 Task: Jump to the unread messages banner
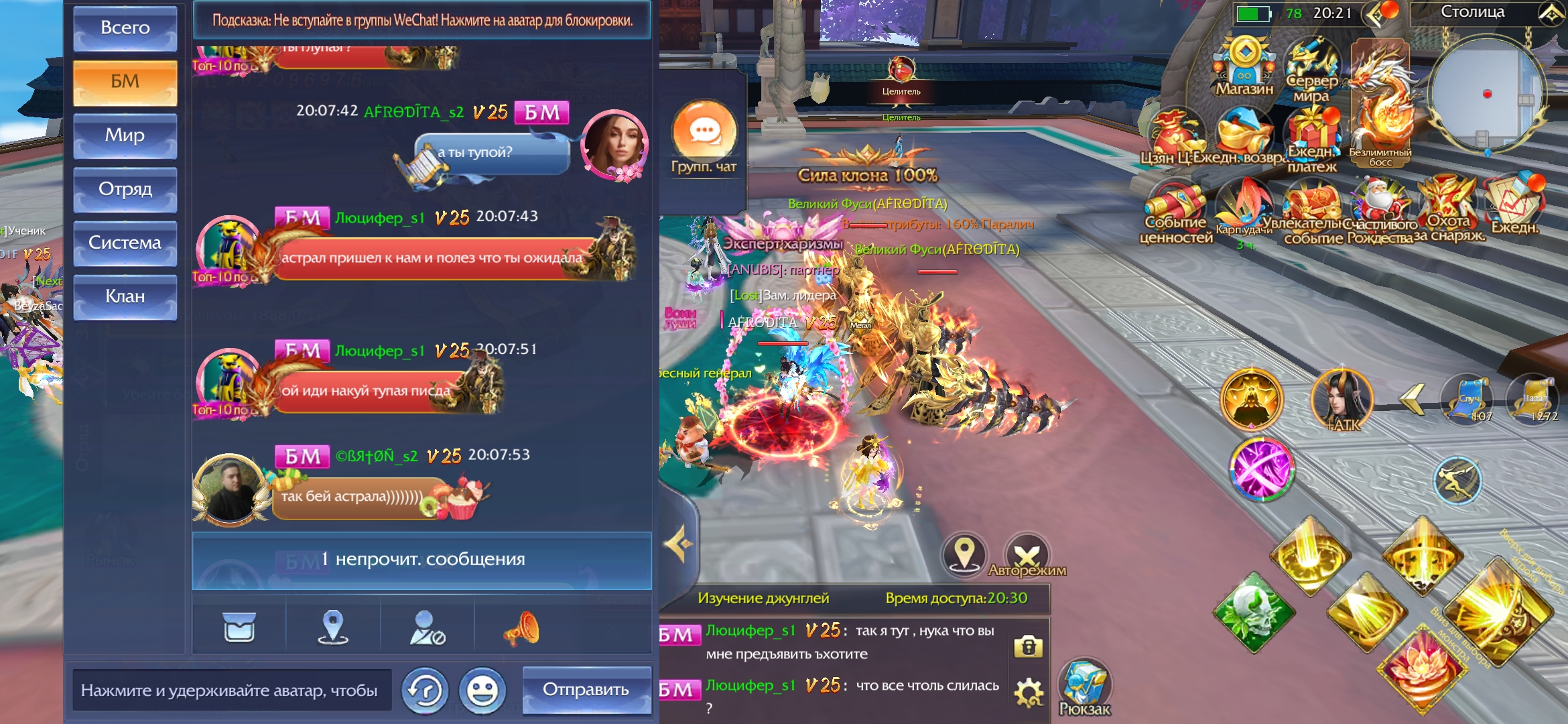pyautogui.click(x=421, y=560)
